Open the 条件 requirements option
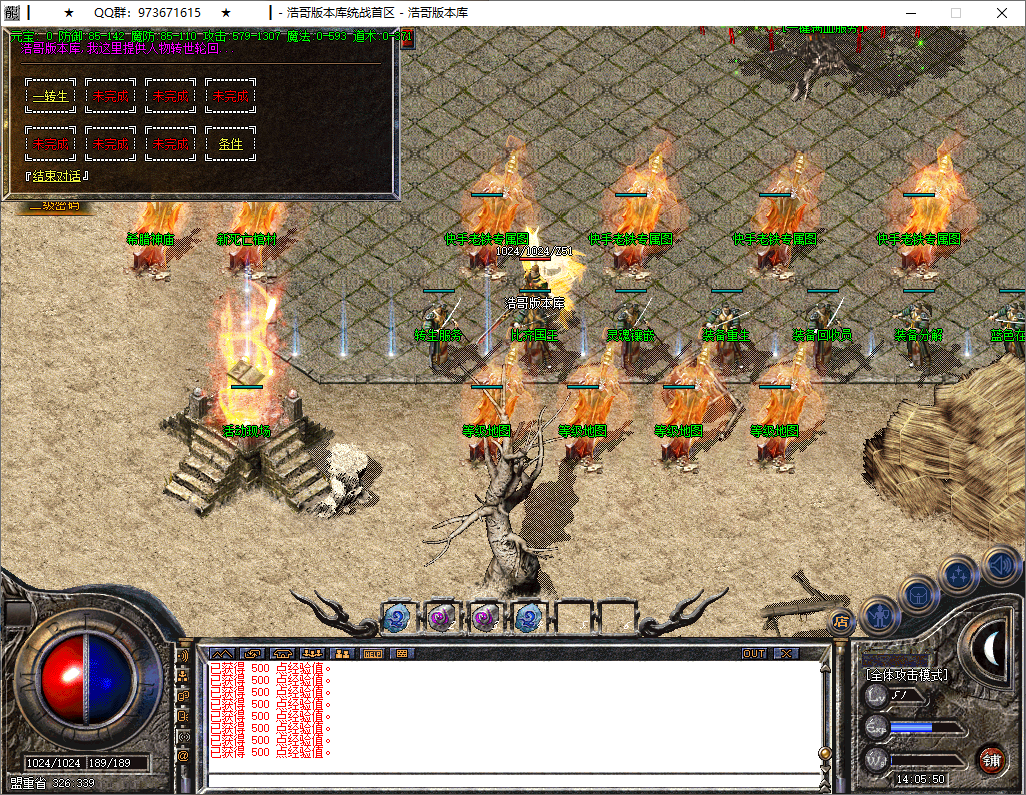 pos(230,144)
